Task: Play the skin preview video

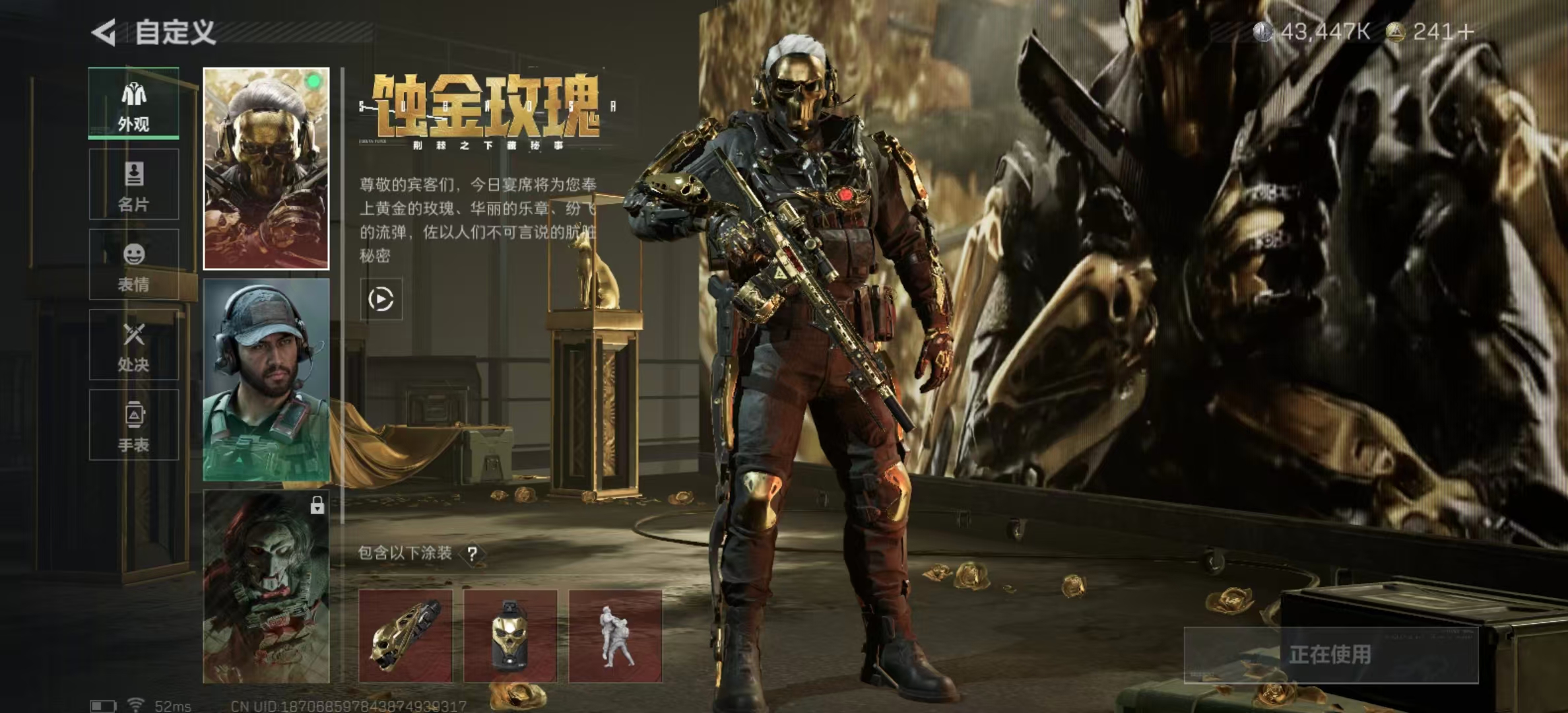Action: pyautogui.click(x=381, y=299)
